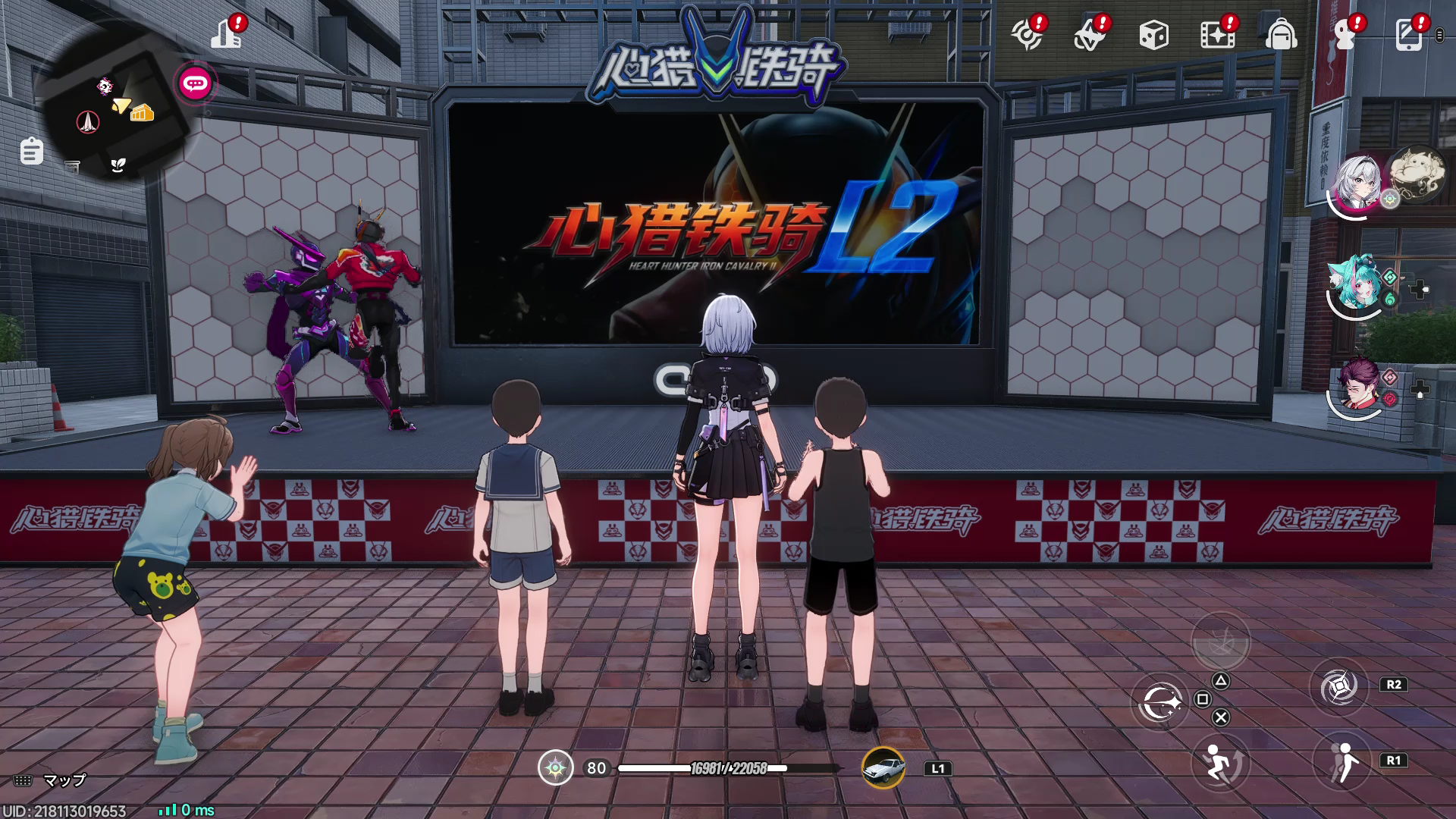Expand purple-haired teammate's status details
This screenshot has width=1456, height=819.
[x=1420, y=390]
